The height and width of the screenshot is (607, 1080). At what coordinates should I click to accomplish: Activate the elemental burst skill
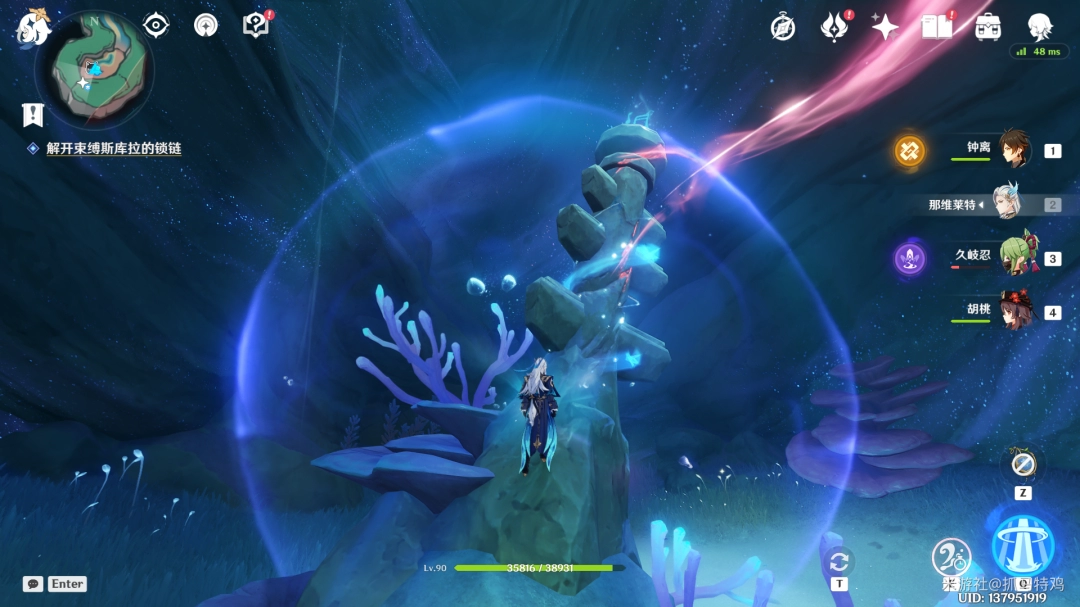click(x=1023, y=546)
